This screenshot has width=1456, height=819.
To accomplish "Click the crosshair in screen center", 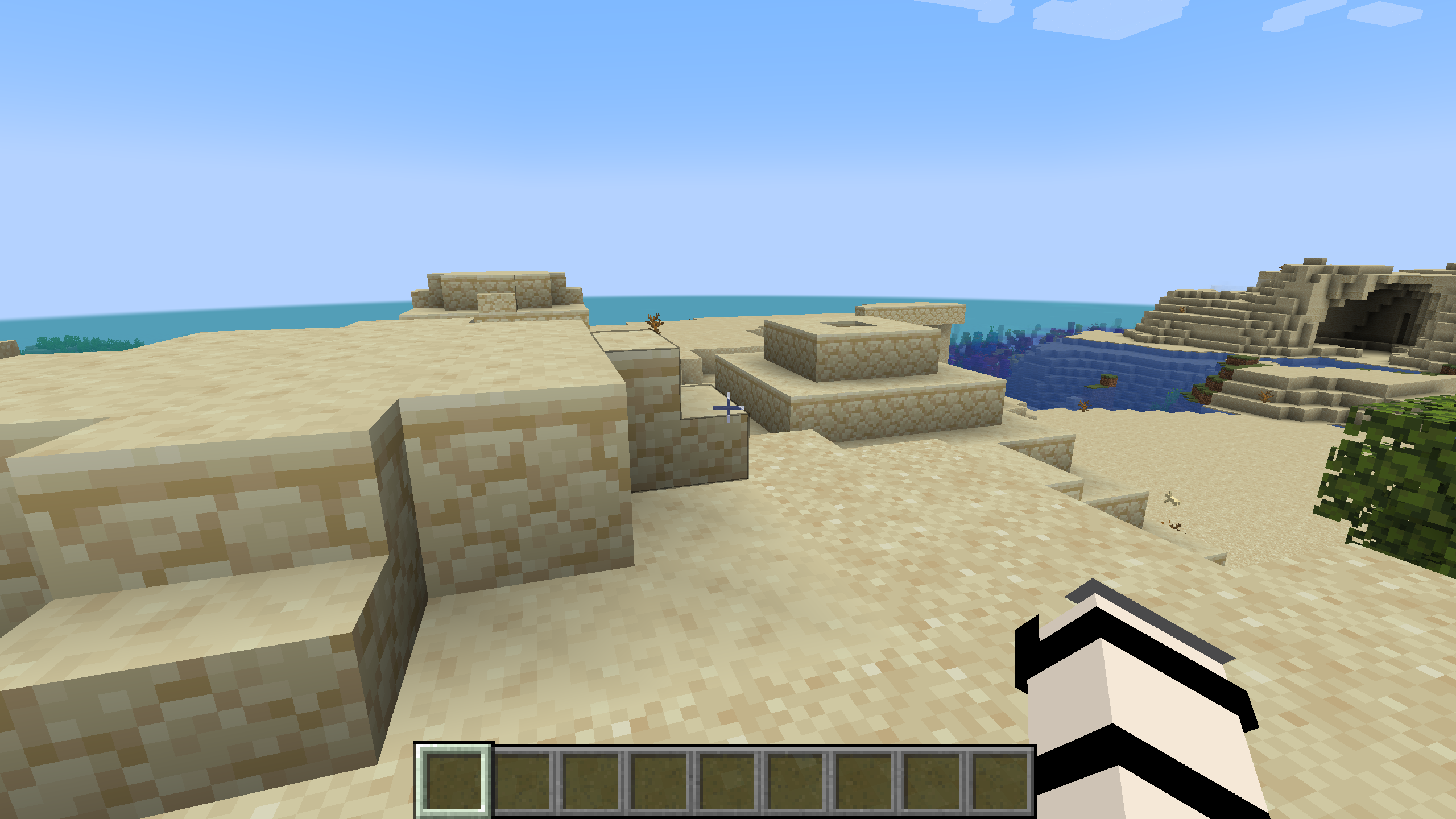I will point(728,408).
